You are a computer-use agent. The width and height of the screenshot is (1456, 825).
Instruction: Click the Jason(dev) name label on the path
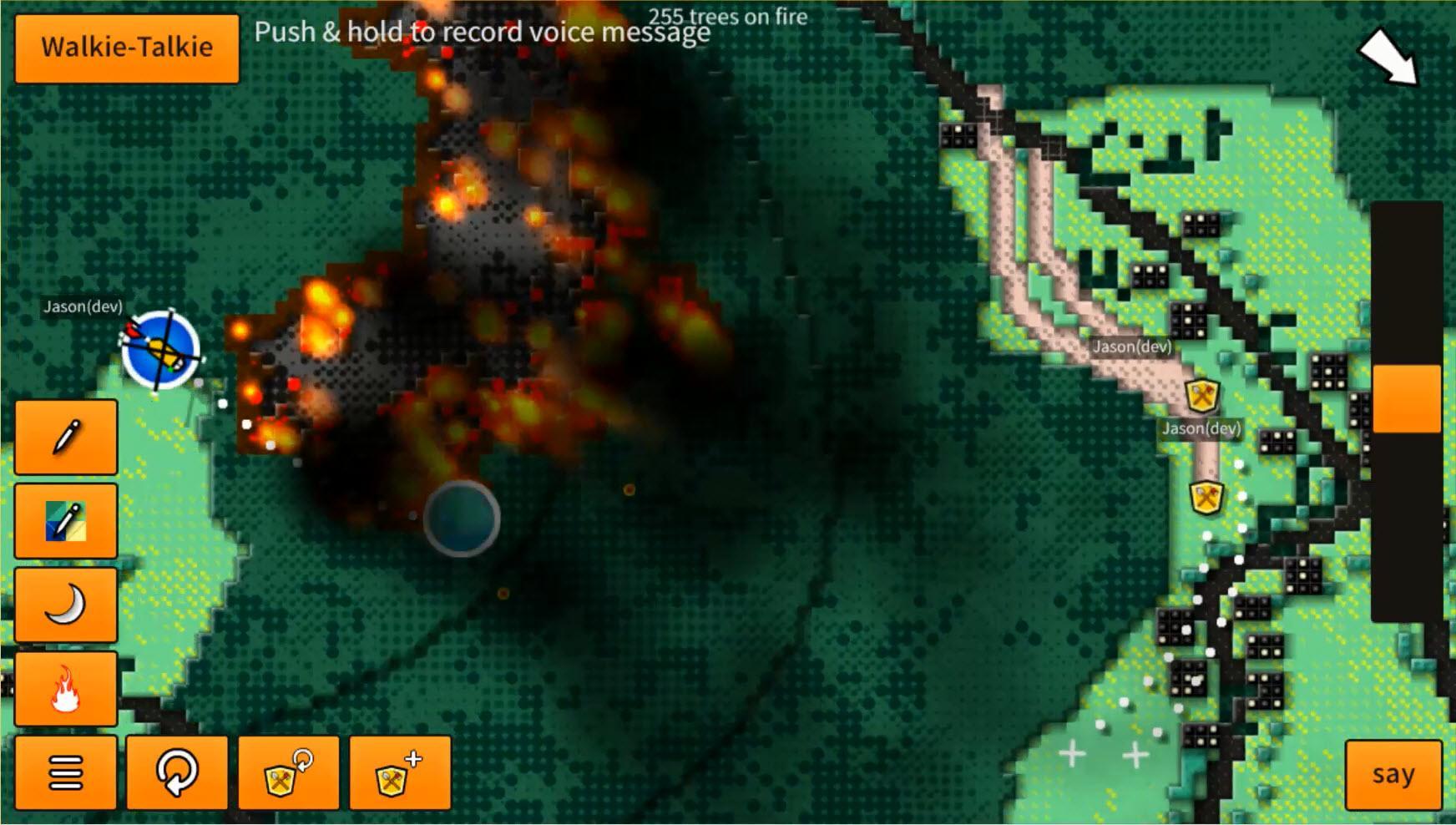[1132, 349]
